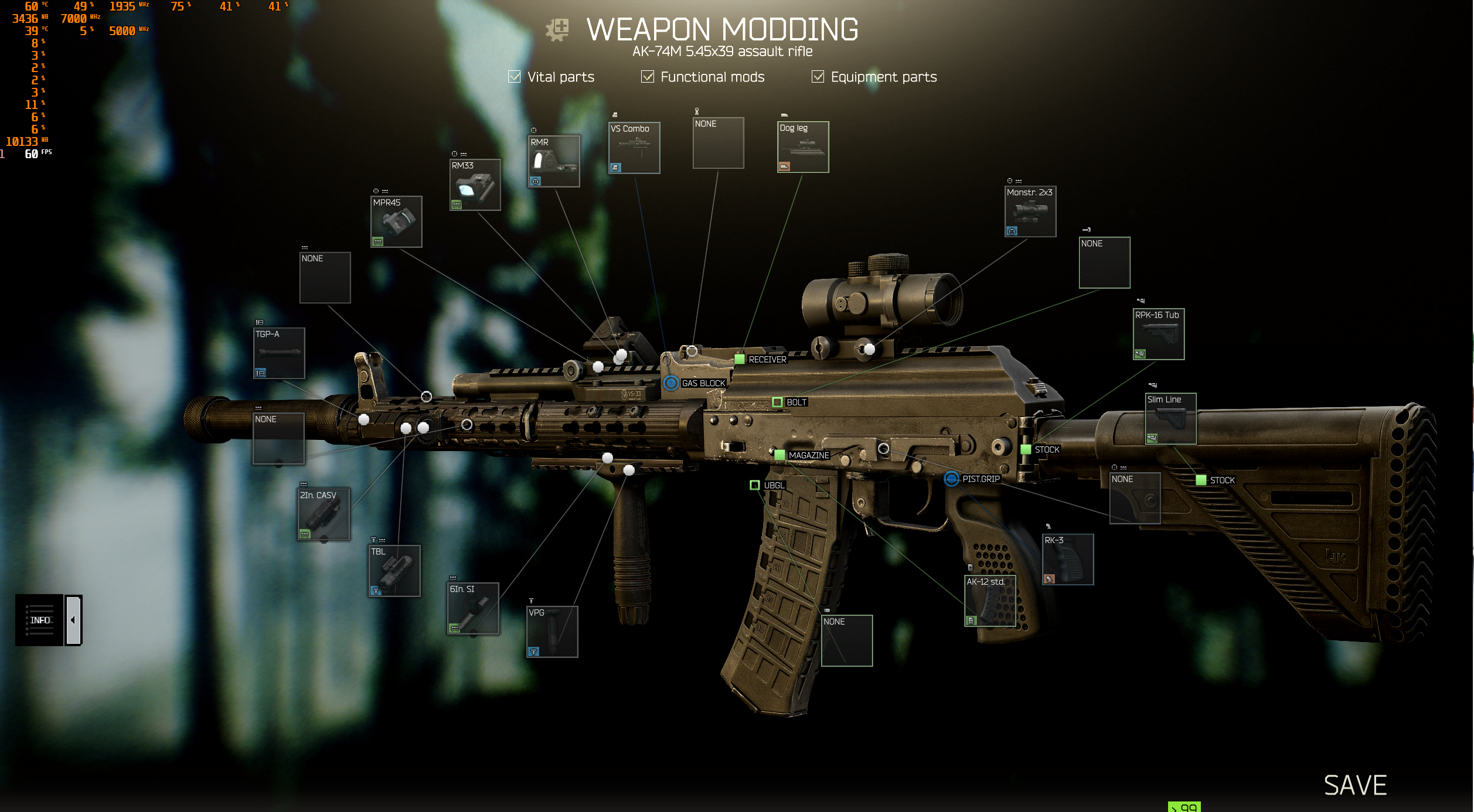Click the GAS BLOCK slot marker
This screenshot has height=812, width=1474.
(671, 384)
